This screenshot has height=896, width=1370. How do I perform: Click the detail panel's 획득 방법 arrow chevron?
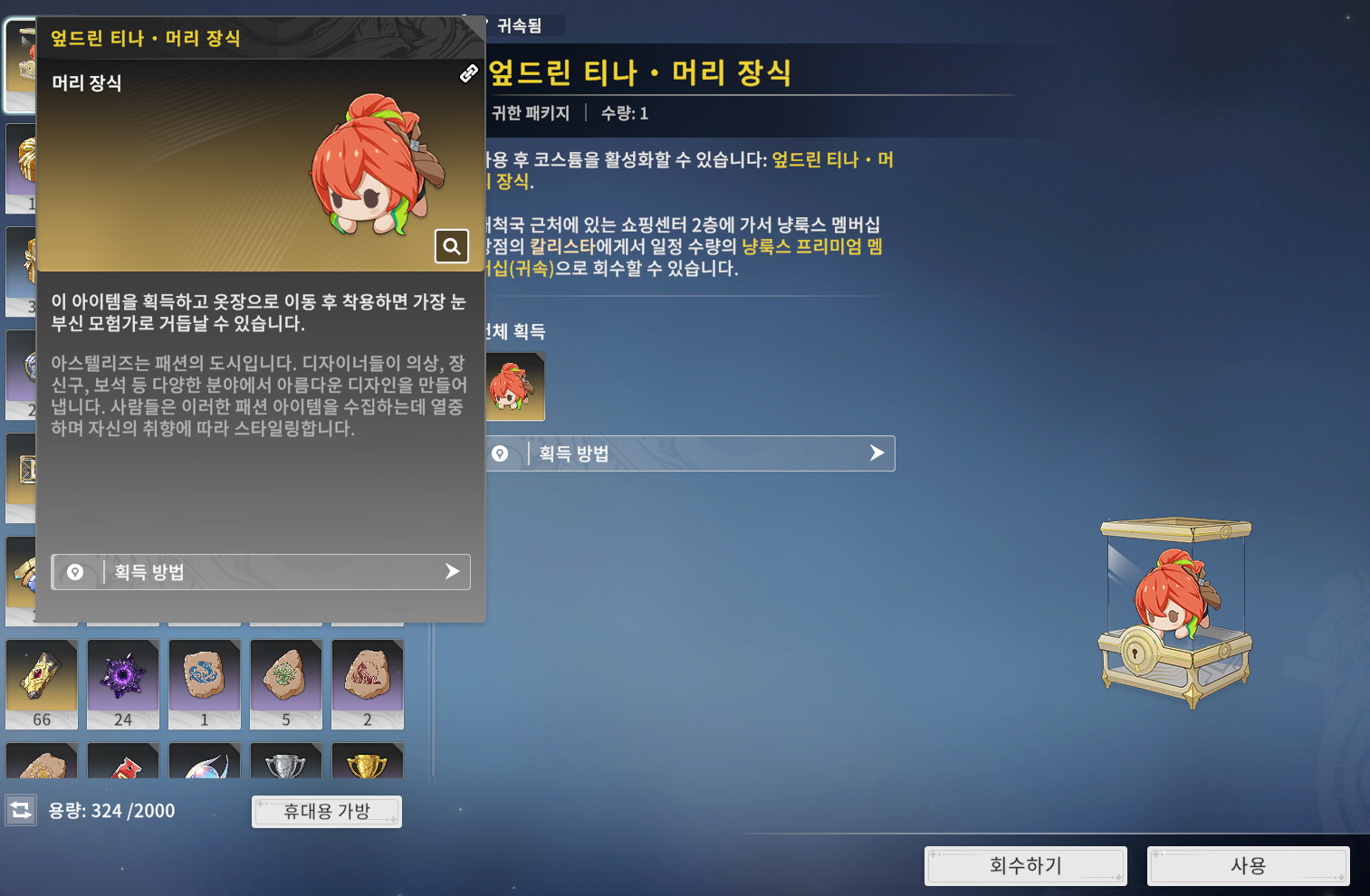click(875, 453)
